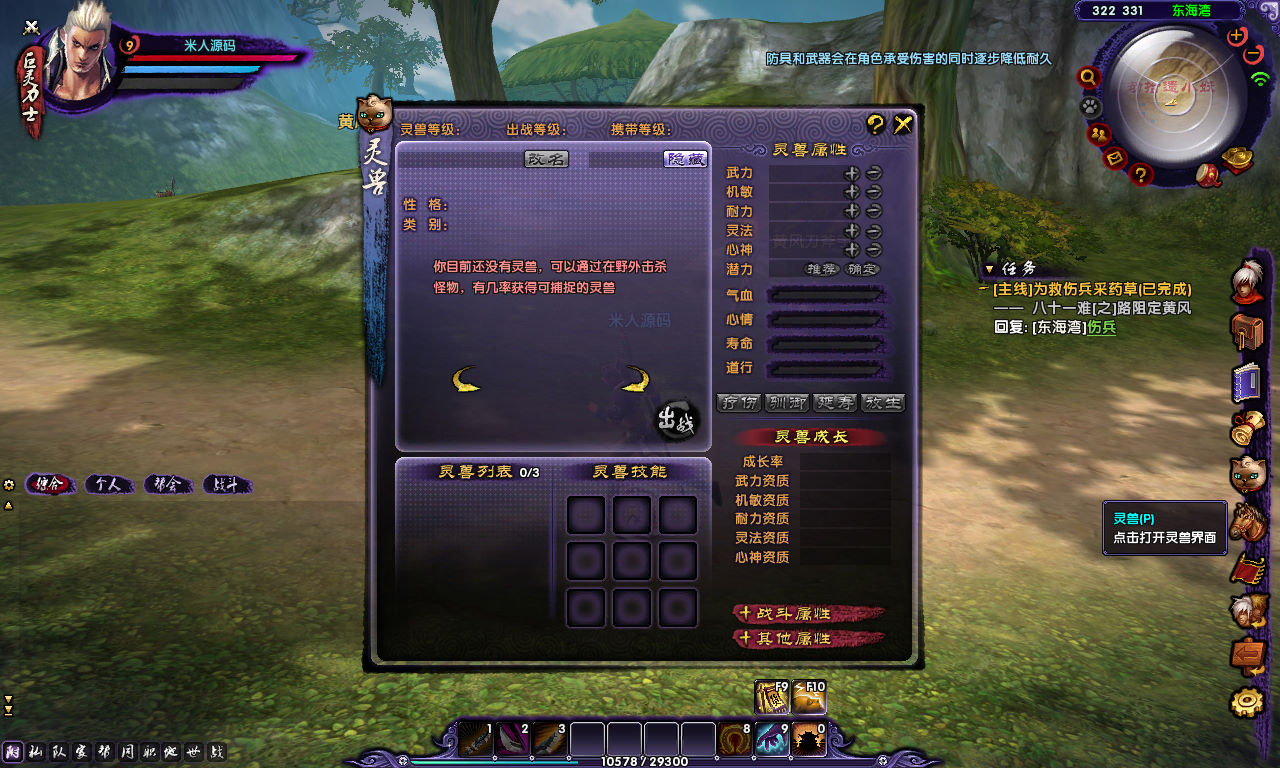Click the 隐藏 hide button
The image size is (1280, 768).
(686, 159)
